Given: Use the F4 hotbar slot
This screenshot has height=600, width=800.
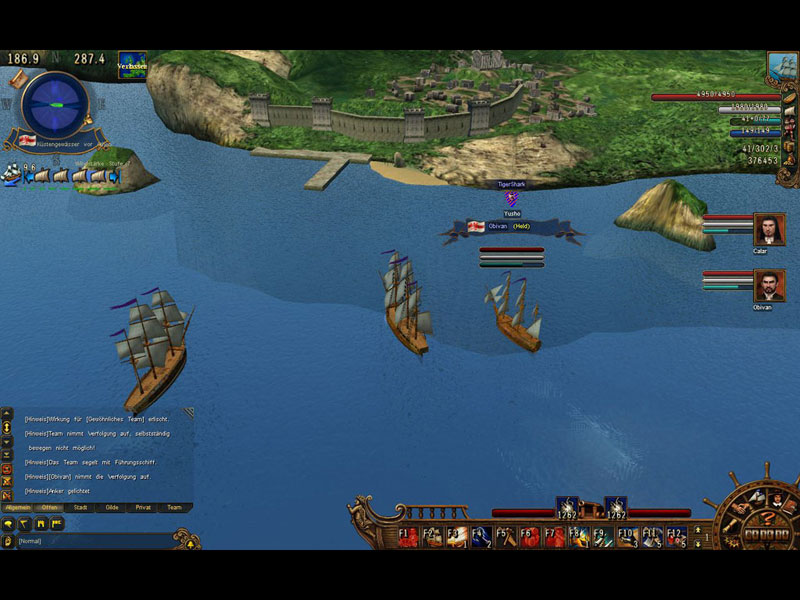Looking at the screenshot, I should click(481, 537).
